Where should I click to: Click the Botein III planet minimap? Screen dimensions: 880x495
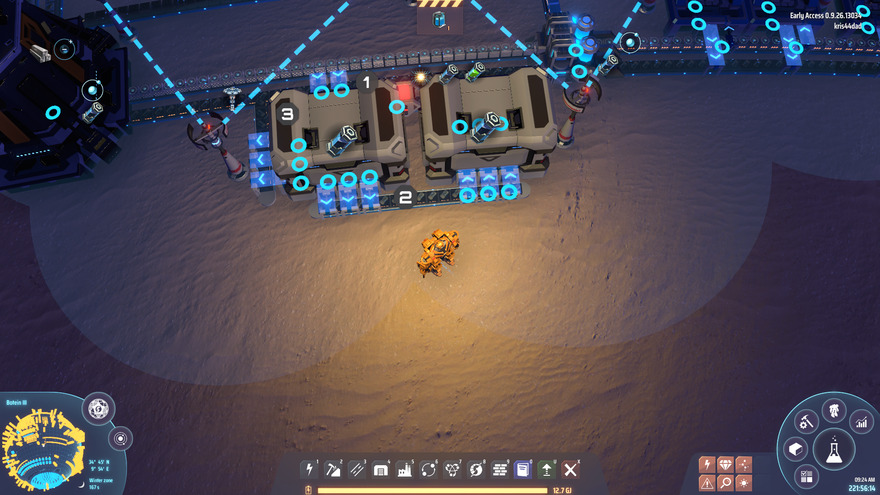pyautogui.click(x=40, y=445)
